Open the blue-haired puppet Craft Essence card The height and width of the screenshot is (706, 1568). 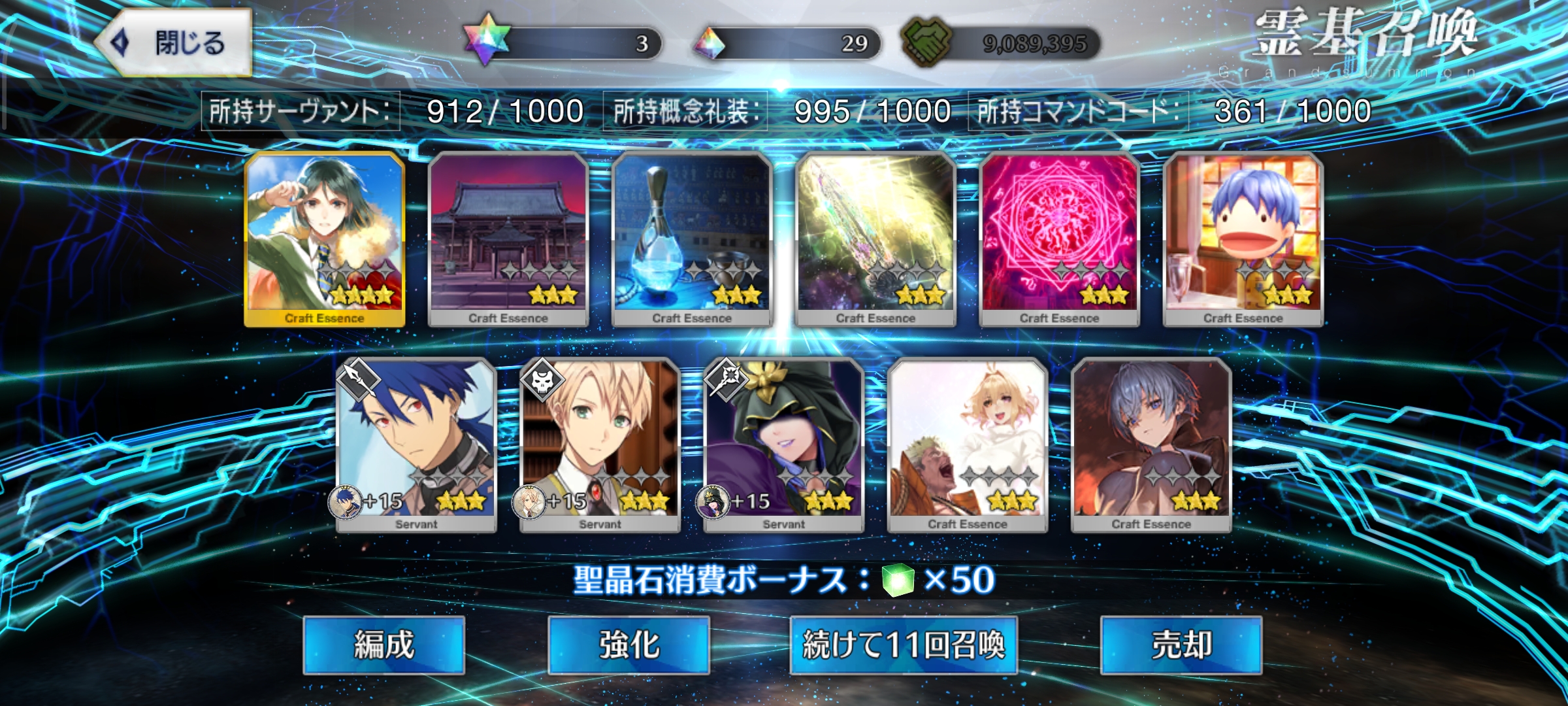(x=1243, y=239)
